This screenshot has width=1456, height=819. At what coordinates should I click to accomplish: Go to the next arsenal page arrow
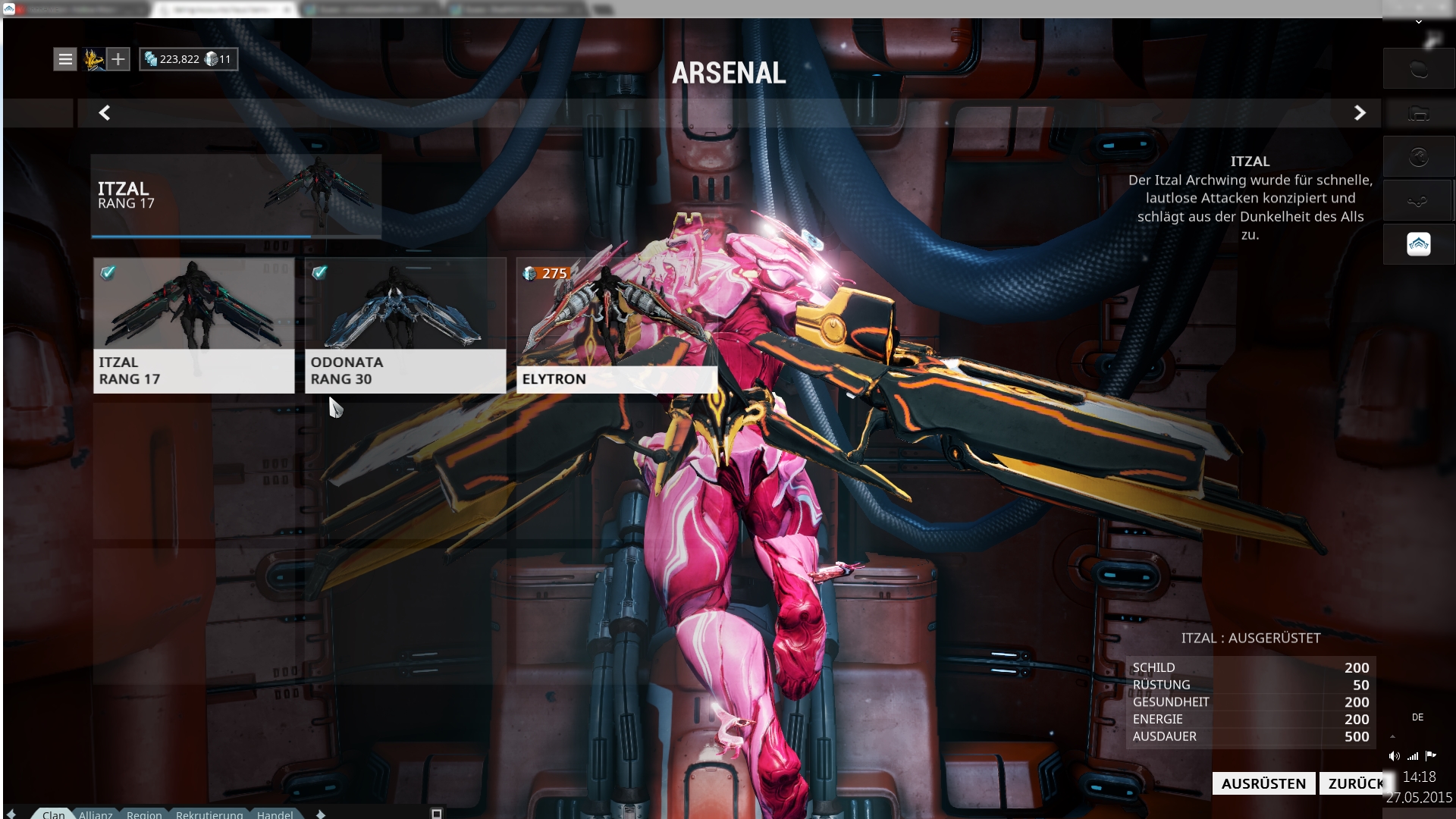click(x=1360, y=113)
